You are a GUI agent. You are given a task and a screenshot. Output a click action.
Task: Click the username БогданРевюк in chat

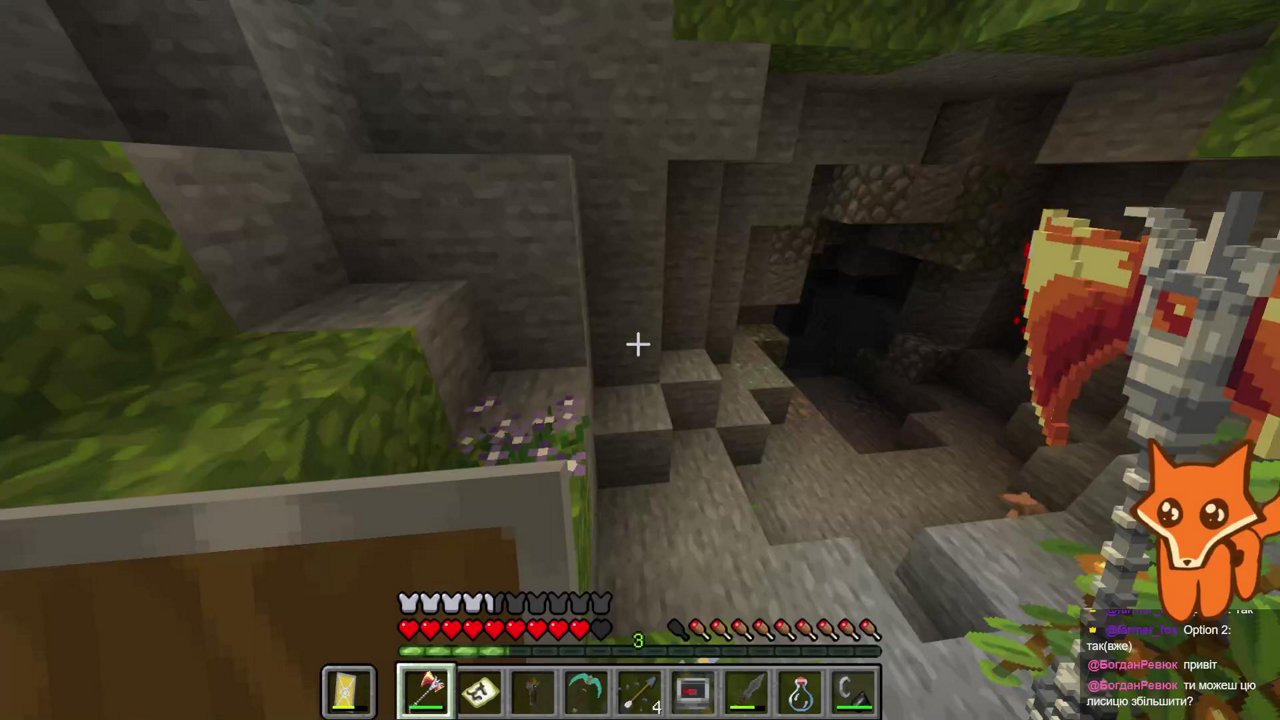tap(1133, 664)
